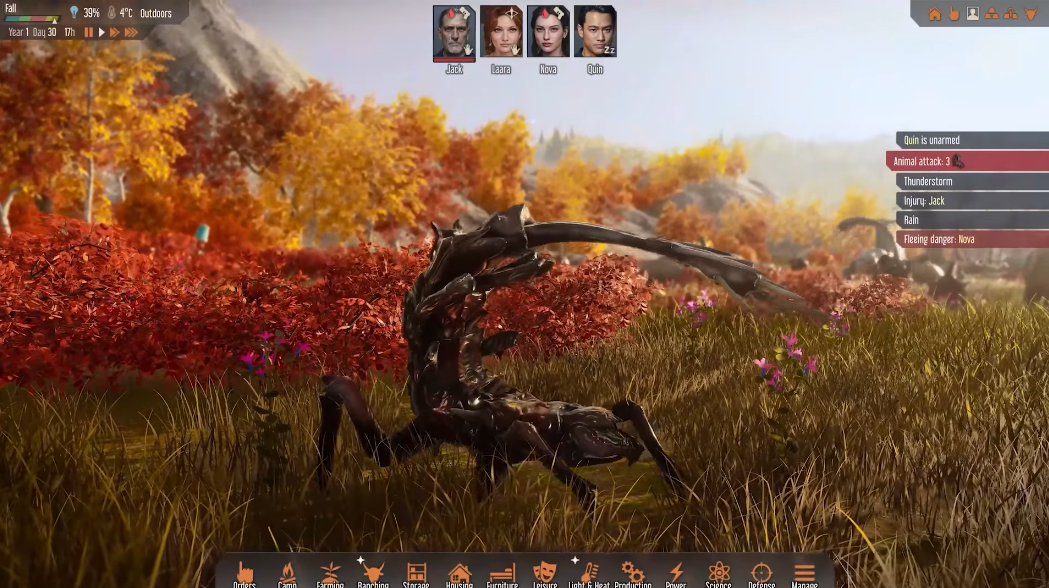This screenshot has height=588, width=1049.
Task: Open the Farming menu
Action: pos(330,574)
